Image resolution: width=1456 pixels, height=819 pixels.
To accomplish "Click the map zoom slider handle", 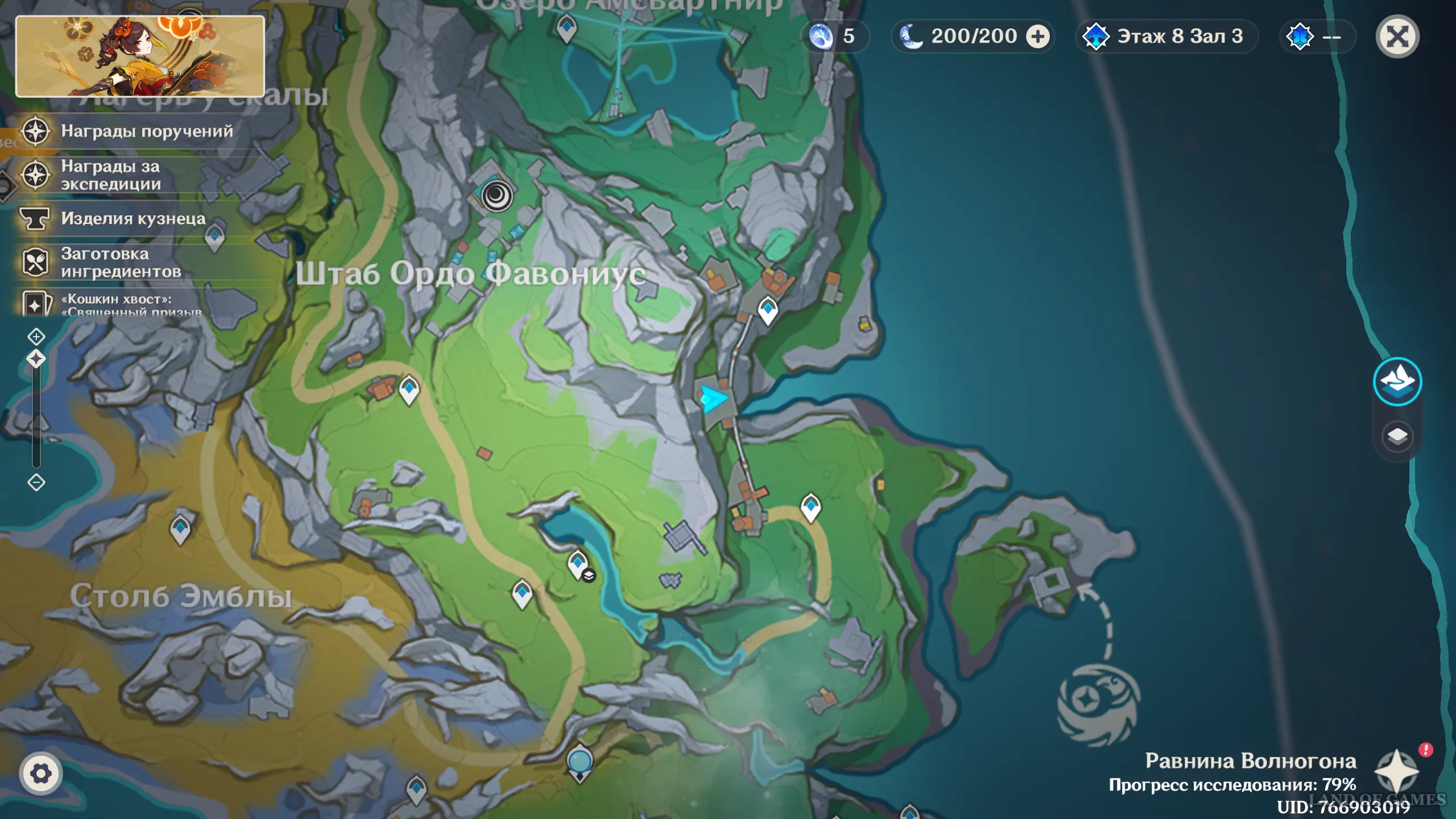I will pos(36,359).
